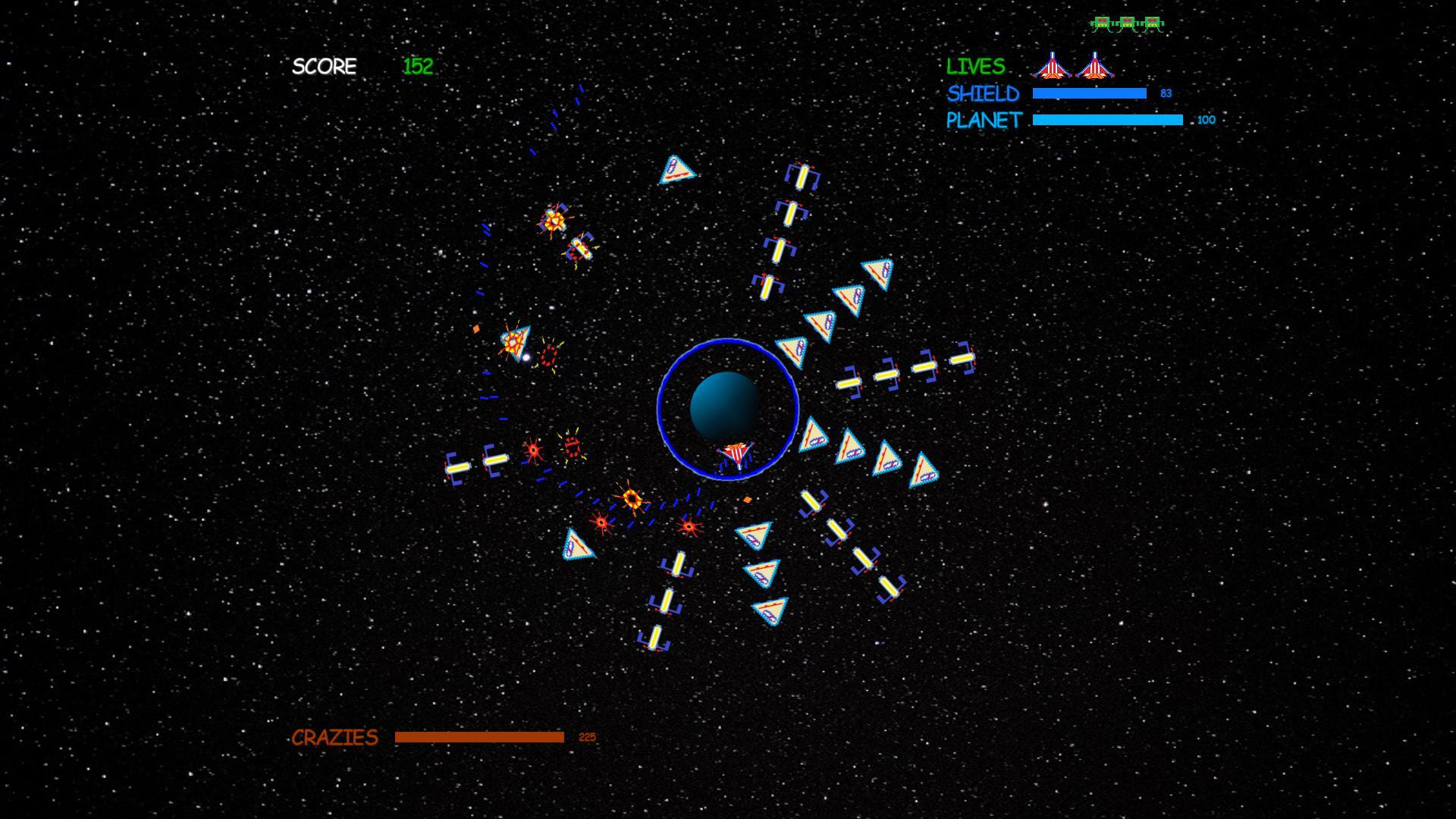Image resolution: width=1456 pixels, height=819 pixels.
Task: Click the CRAZIES label at the bottom
Action: 334,737
